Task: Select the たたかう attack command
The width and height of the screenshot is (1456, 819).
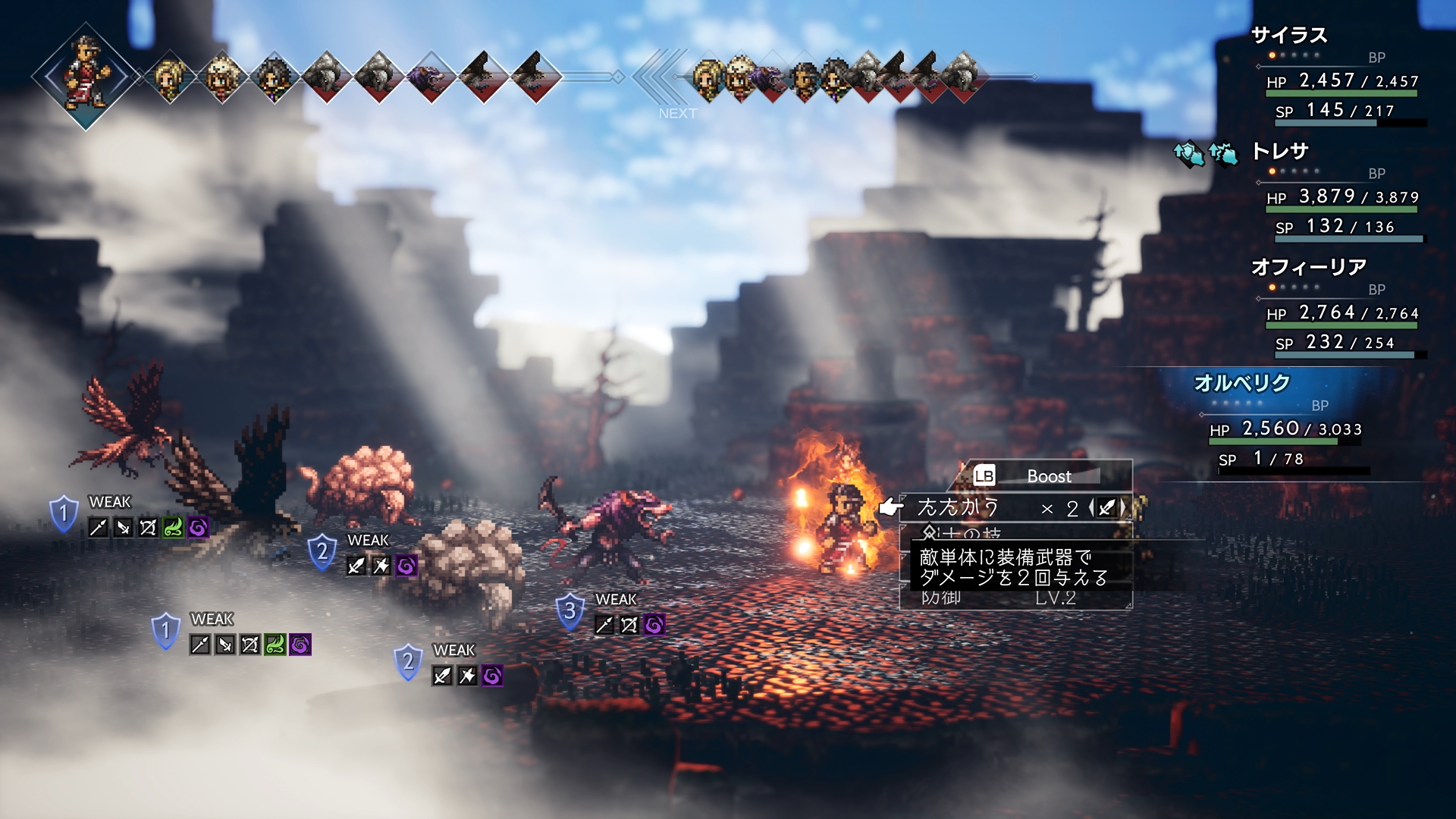Action: [959, 507]
